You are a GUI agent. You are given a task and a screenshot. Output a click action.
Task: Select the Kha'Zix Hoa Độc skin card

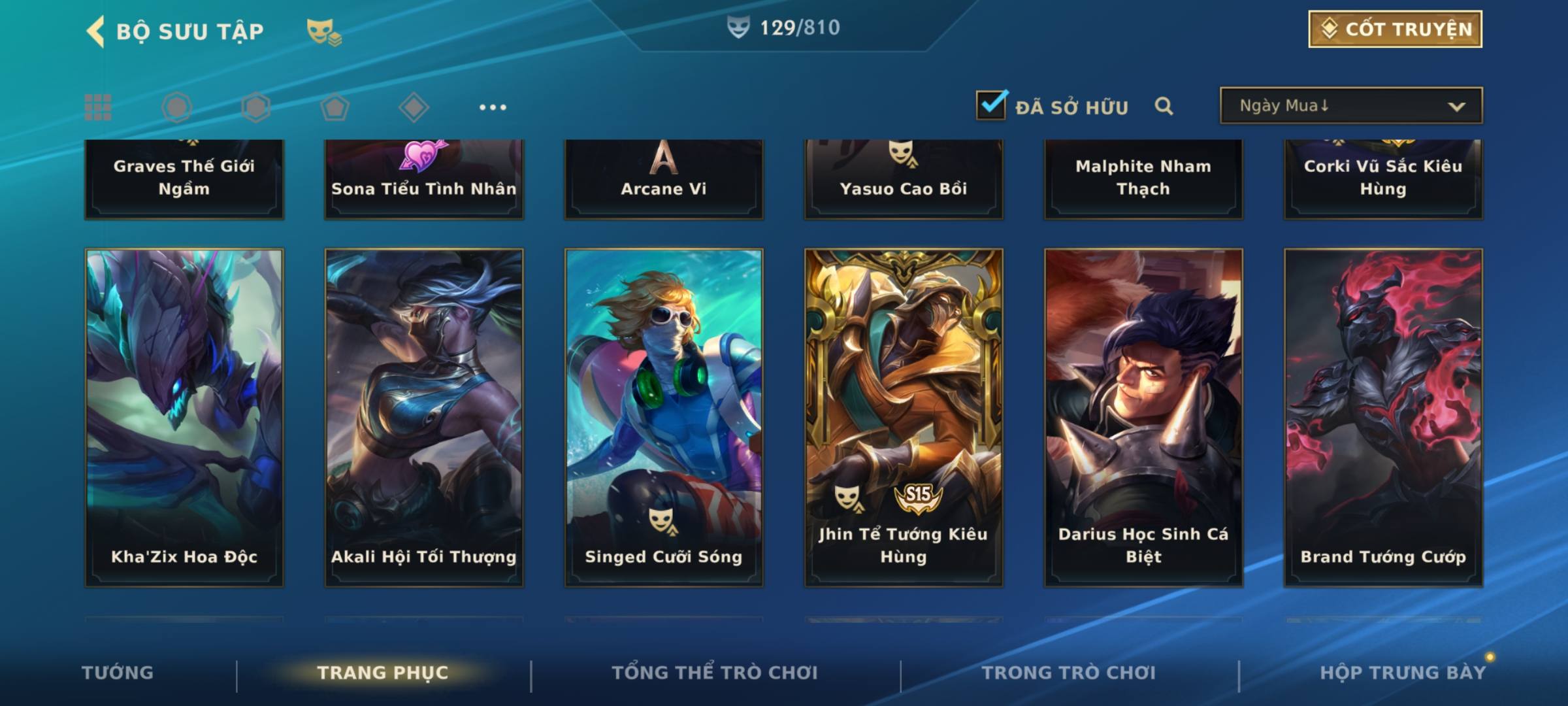click(184, 417)
